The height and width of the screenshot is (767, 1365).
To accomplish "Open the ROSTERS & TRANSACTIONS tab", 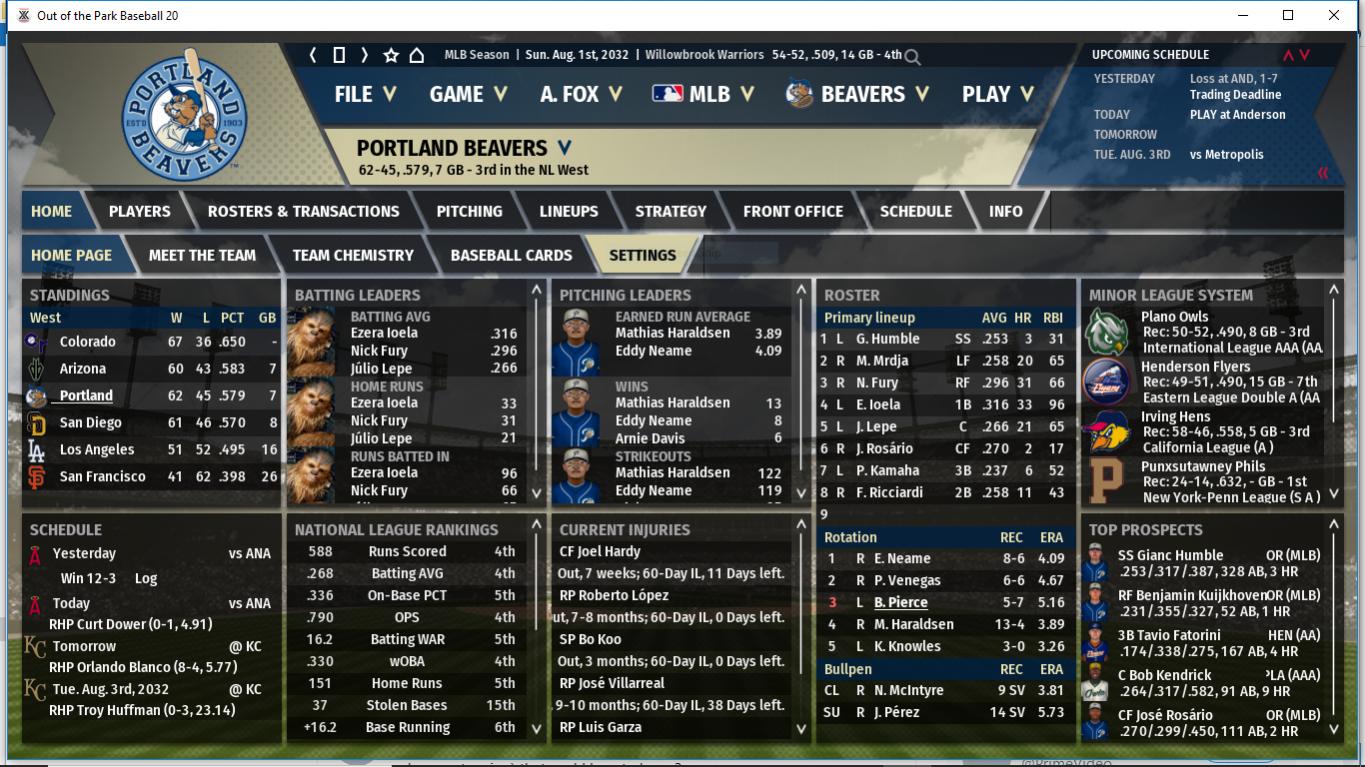I will (x=303, y=211).
